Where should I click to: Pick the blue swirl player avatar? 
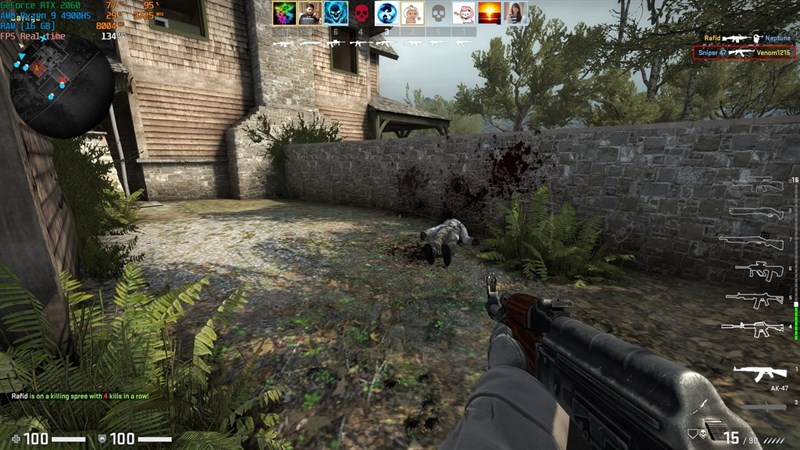click(387, 14)
